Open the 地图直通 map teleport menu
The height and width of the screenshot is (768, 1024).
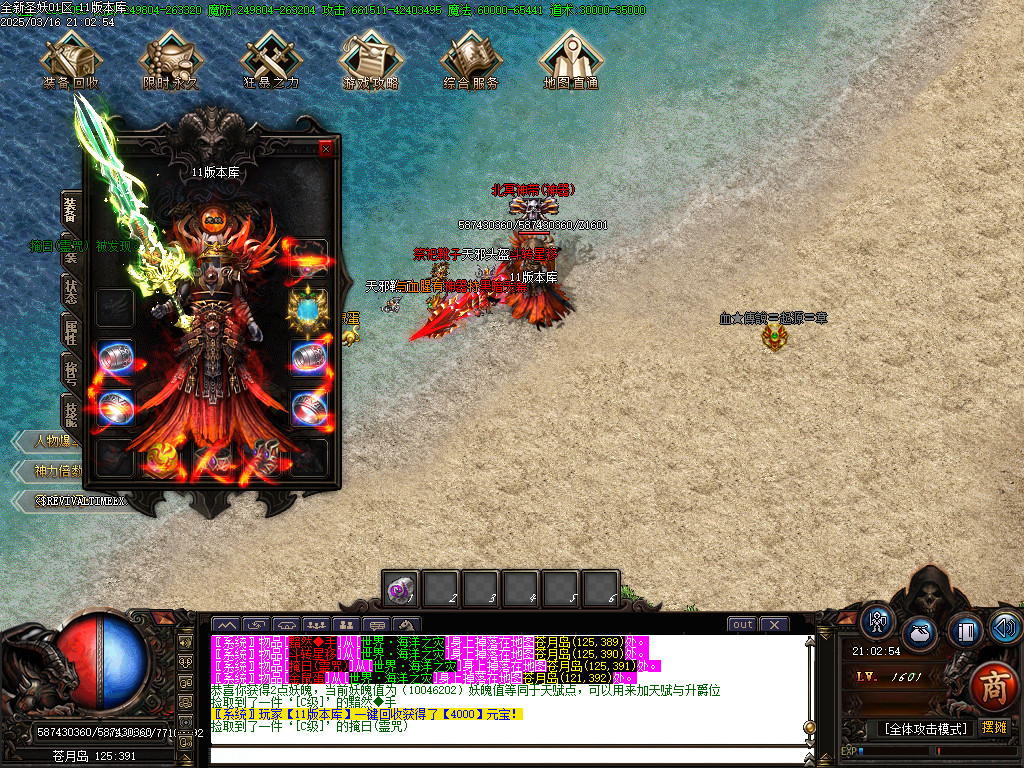(x=571, y=58)
